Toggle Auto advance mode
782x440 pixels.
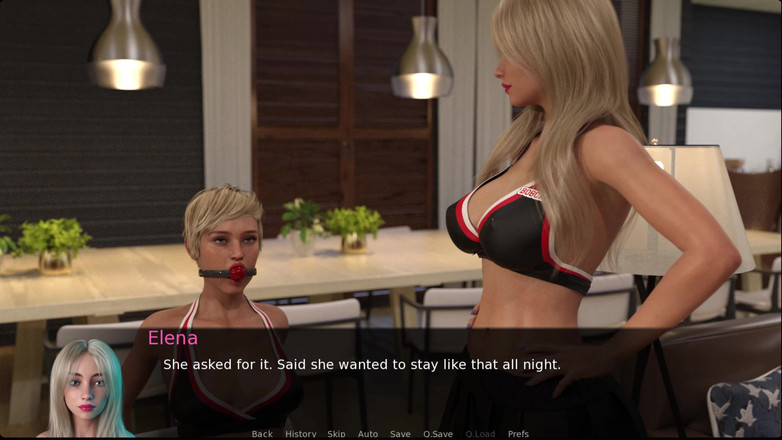point(368,434)
